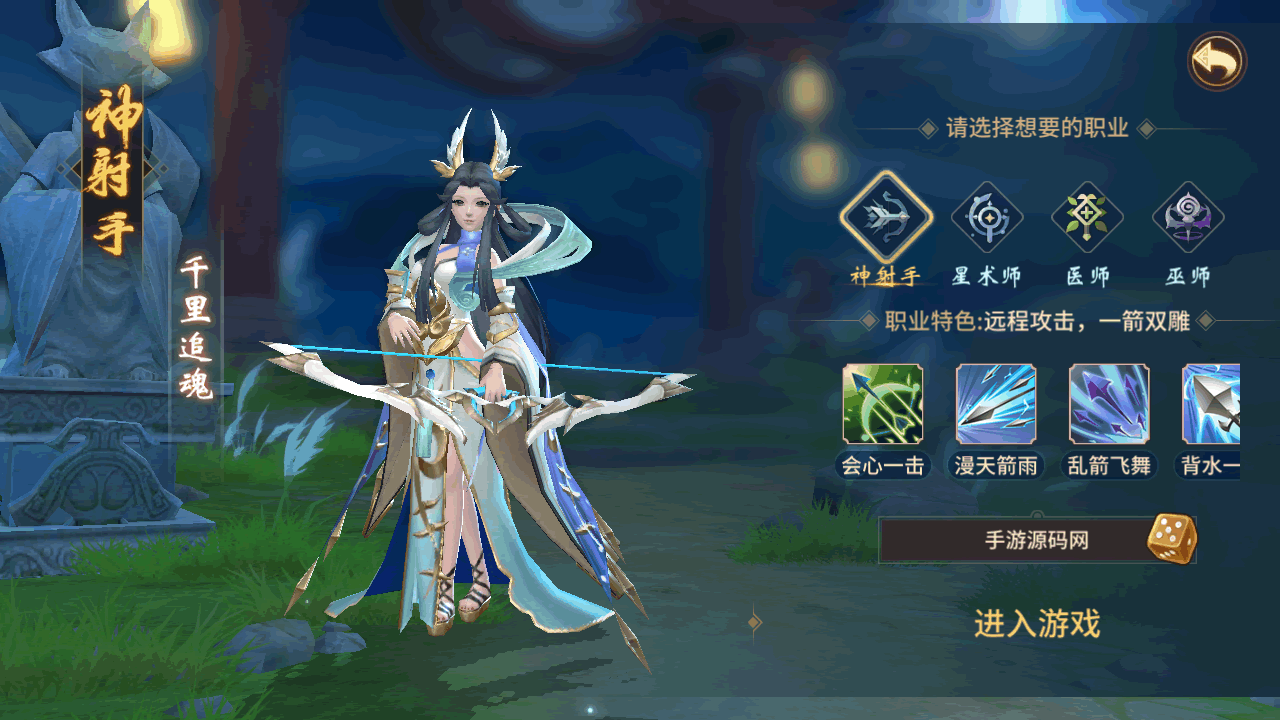The height and width of the screenshot is (720, 1280).
Task: Pick the 医师 healer class
Action: [1087, 217]
